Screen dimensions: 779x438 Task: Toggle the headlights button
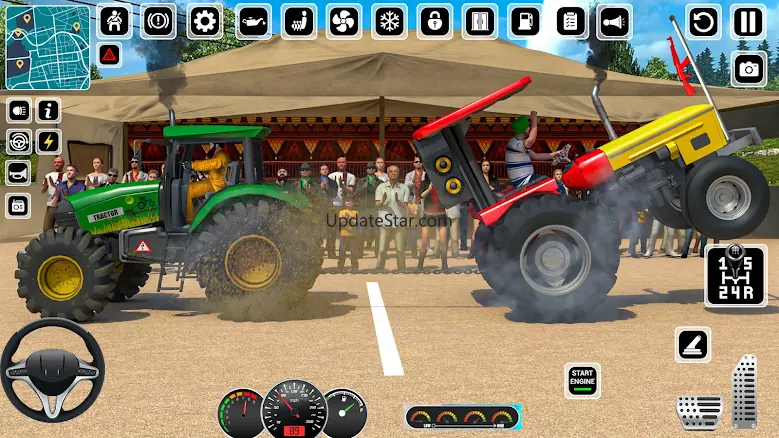click(x=19, y=110)
